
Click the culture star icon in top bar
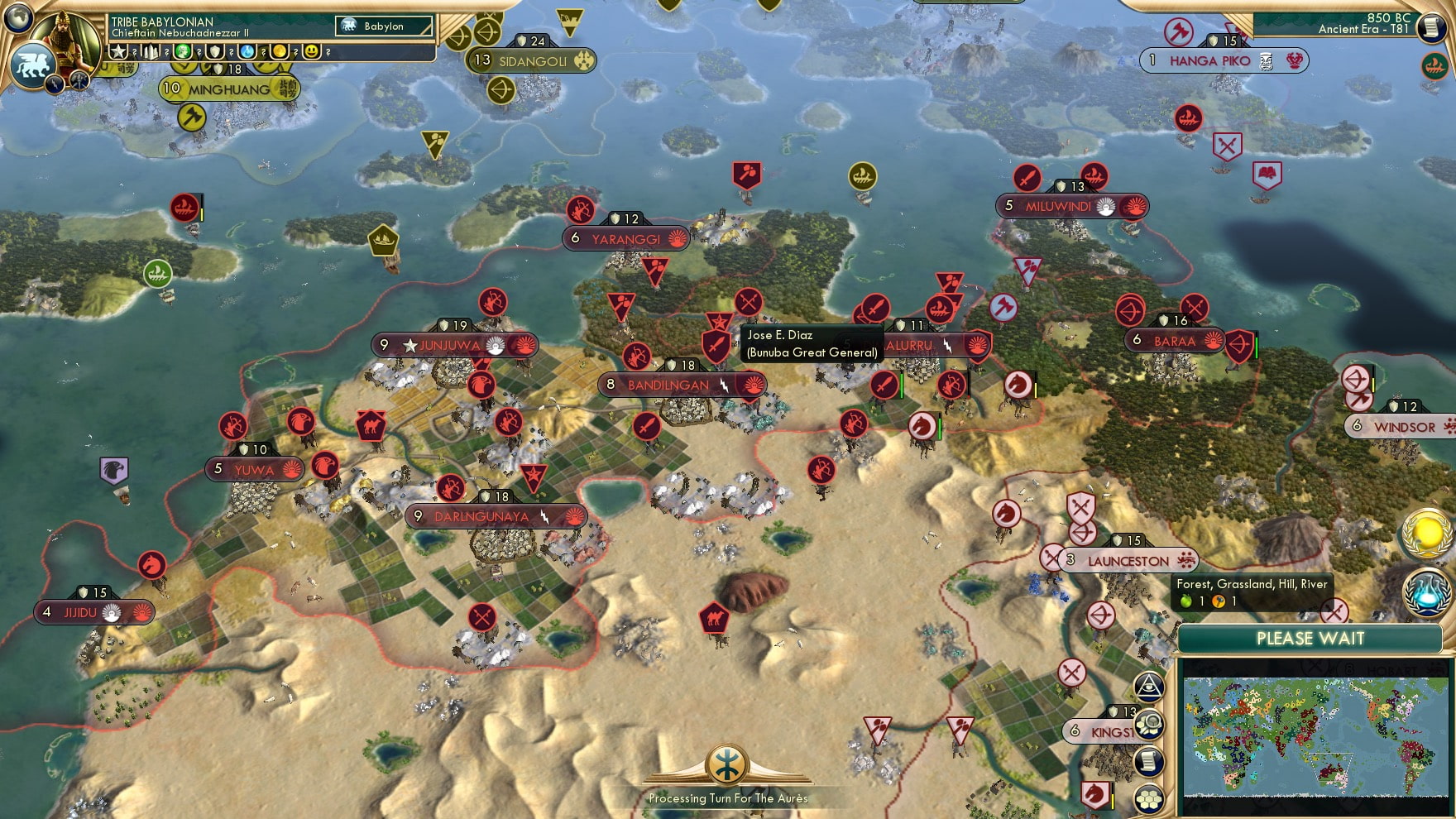(x=118, y=51)
